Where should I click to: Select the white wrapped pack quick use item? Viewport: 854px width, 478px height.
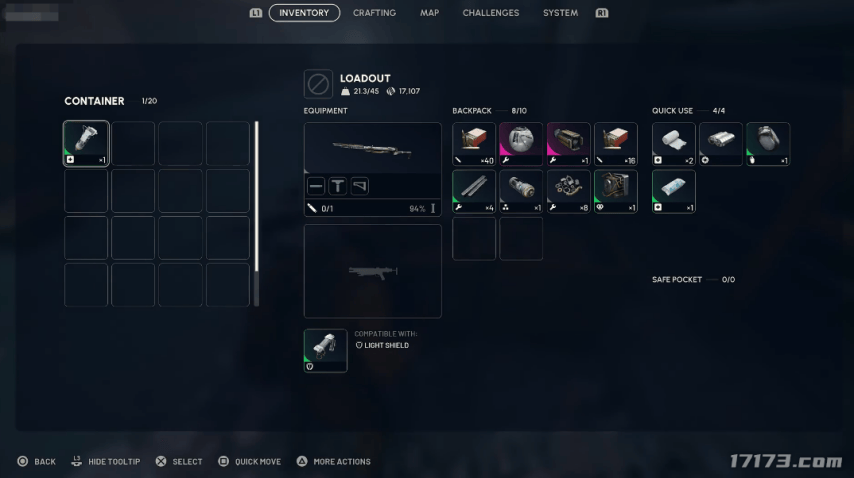tap(674, 191)
